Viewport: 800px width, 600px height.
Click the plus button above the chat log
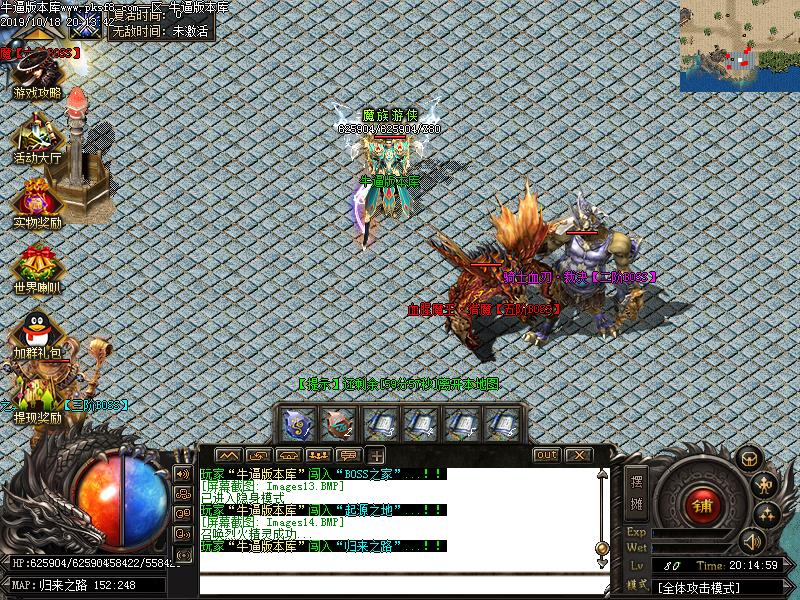pyautogui.click(x=377, y=455)
